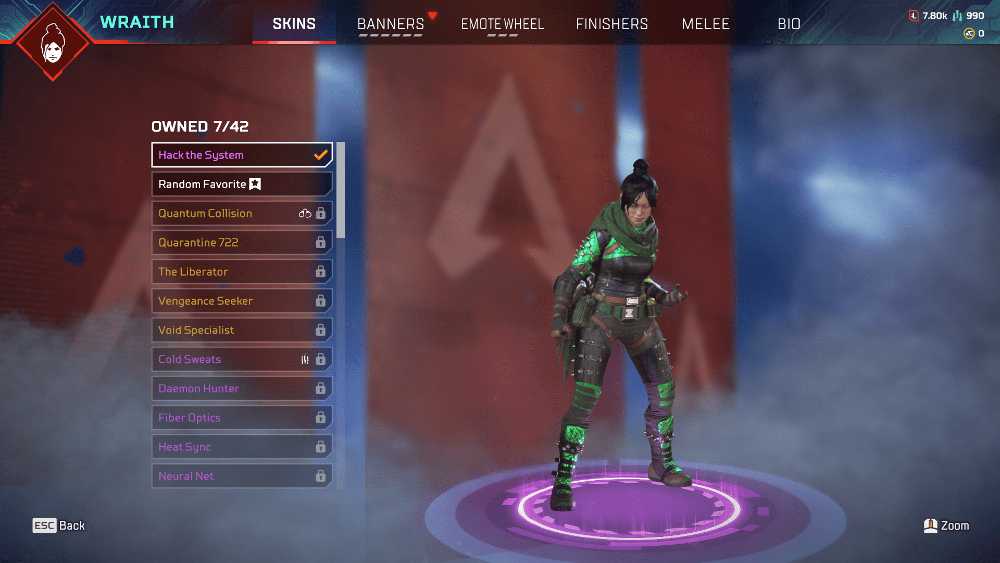Select the Melee tab
The image size is (1000, 563).
click(x=706, y=24)
